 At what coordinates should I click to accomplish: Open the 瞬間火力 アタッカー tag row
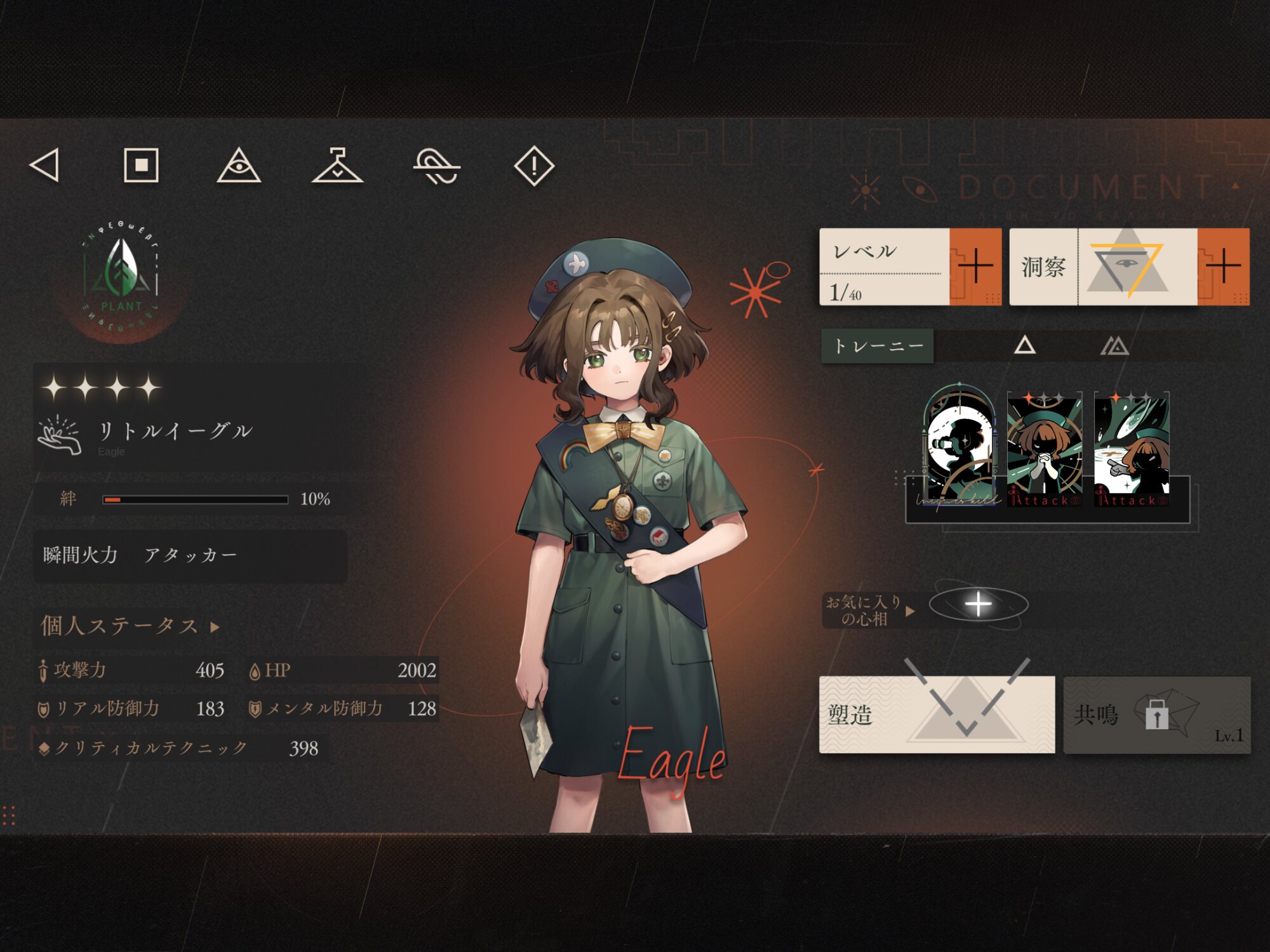(190, 555)
